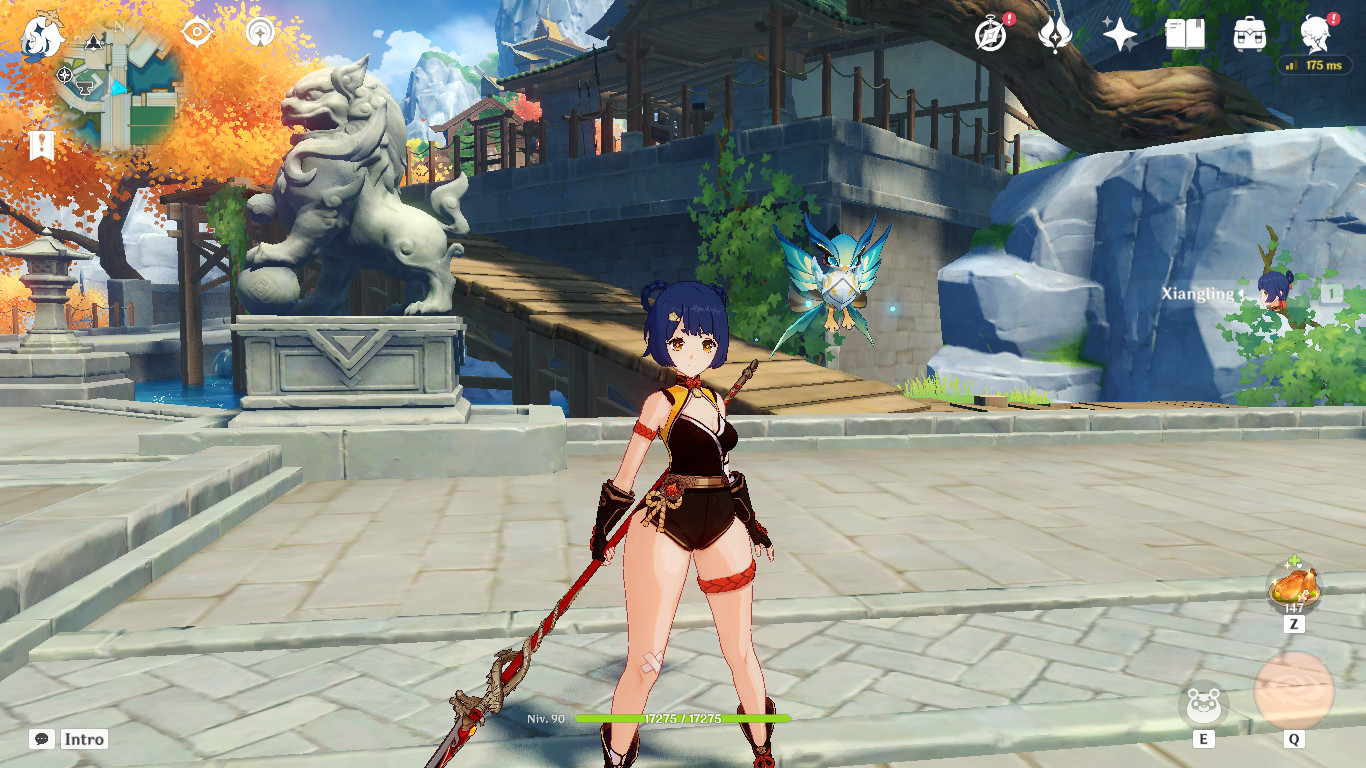Open the chat bubble icon bottom-left
This screenshot has height=768, width=1366.
point(40,739)
